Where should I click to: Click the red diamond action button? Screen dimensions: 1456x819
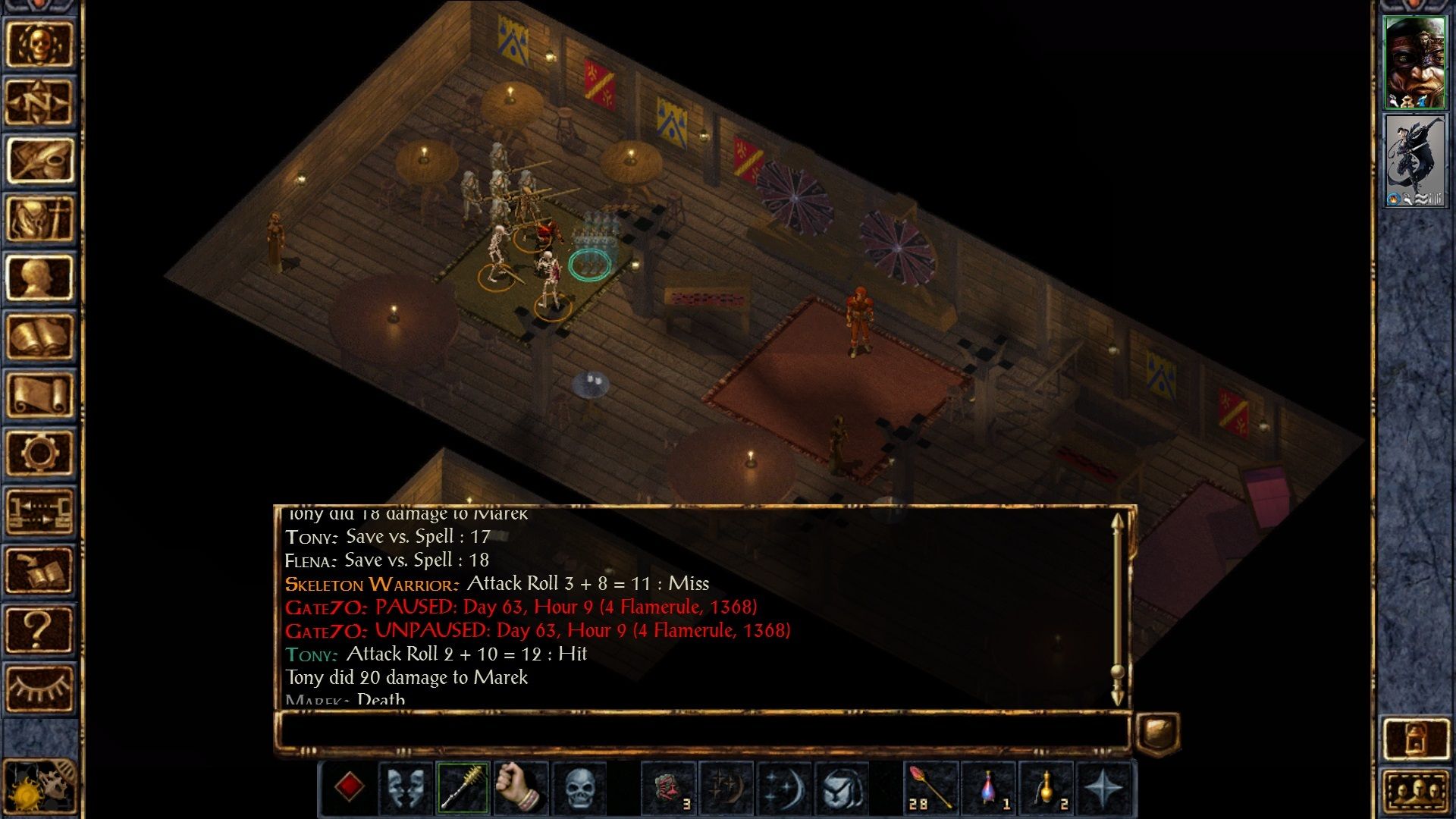(349, 787)
